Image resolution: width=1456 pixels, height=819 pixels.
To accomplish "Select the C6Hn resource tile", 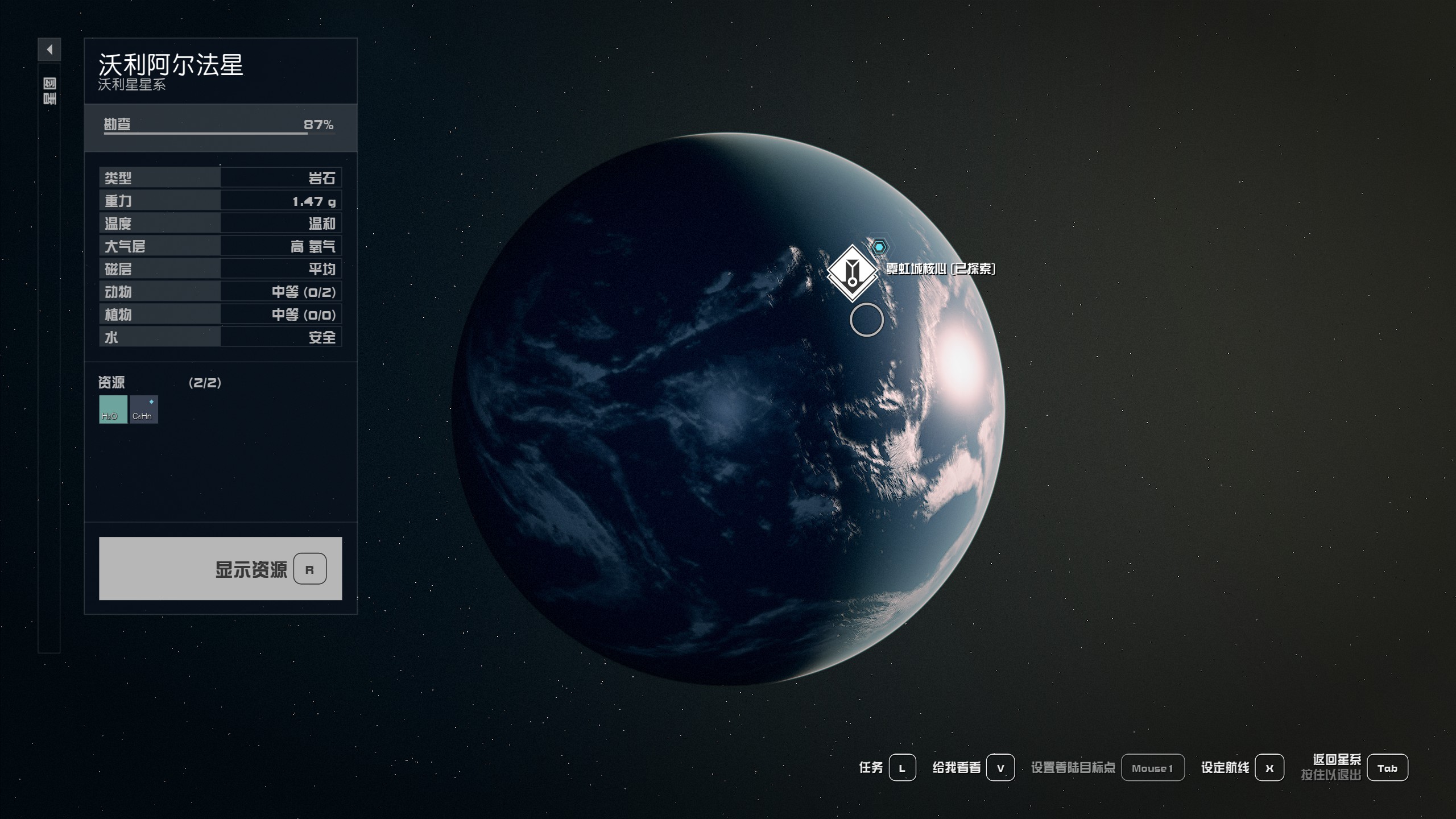I will click(x=144, y=409).
